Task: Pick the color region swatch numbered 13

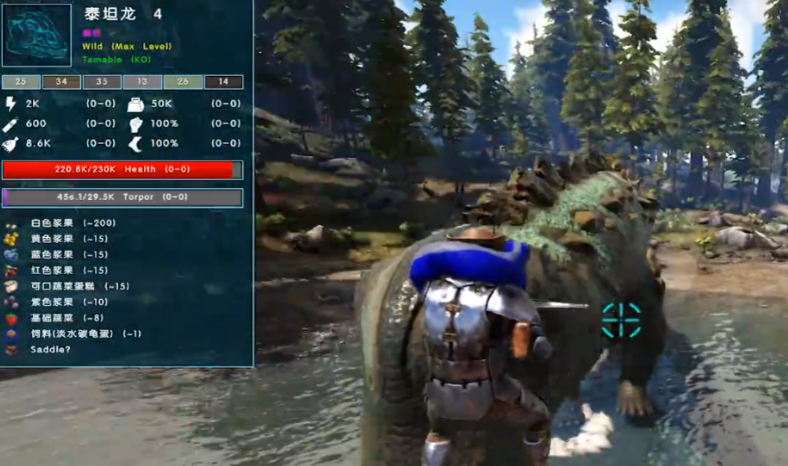Action: tap(143, 82)
